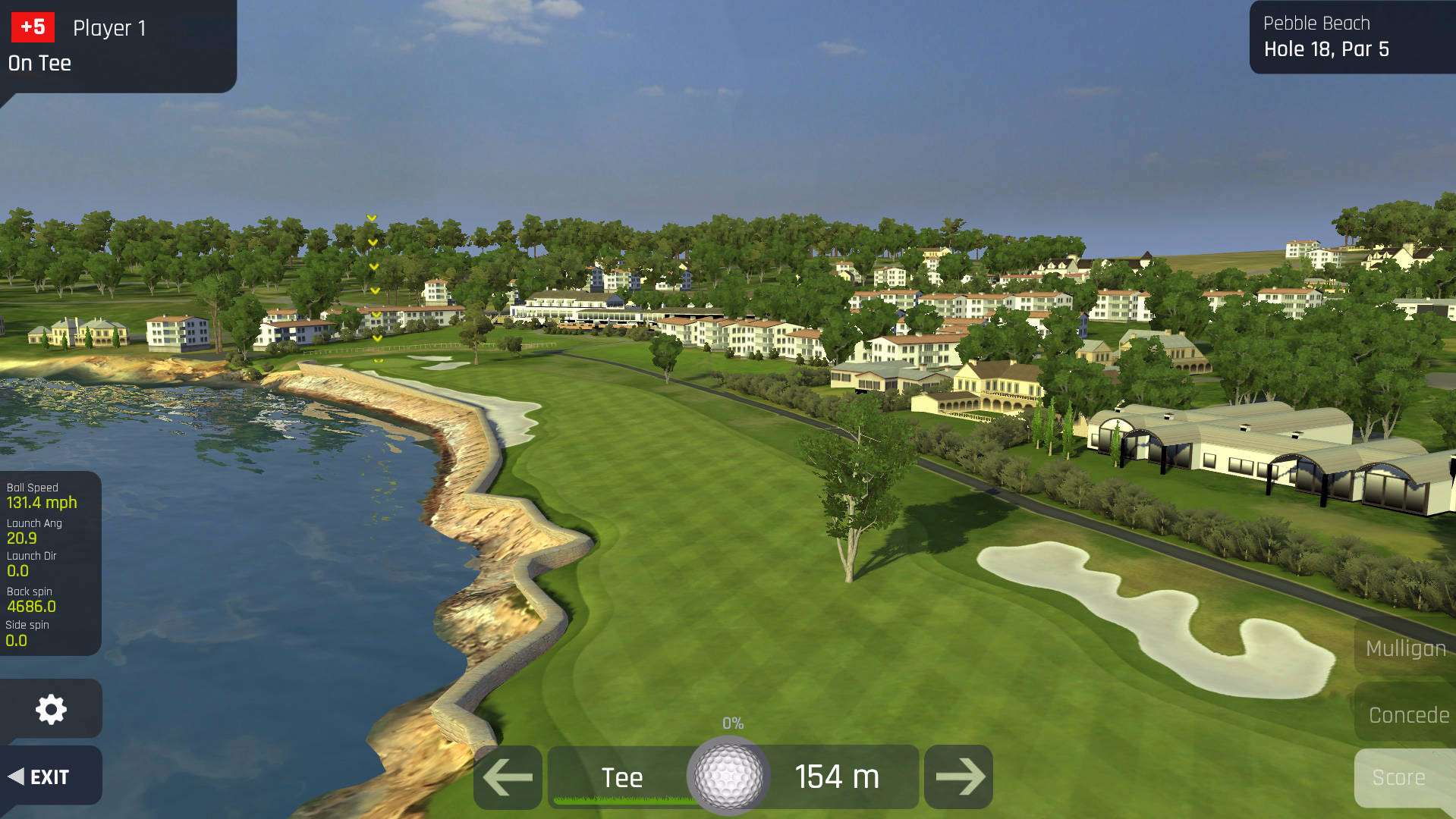Click the golf ball icon
1456x819 pixels.
pos(728,776)
